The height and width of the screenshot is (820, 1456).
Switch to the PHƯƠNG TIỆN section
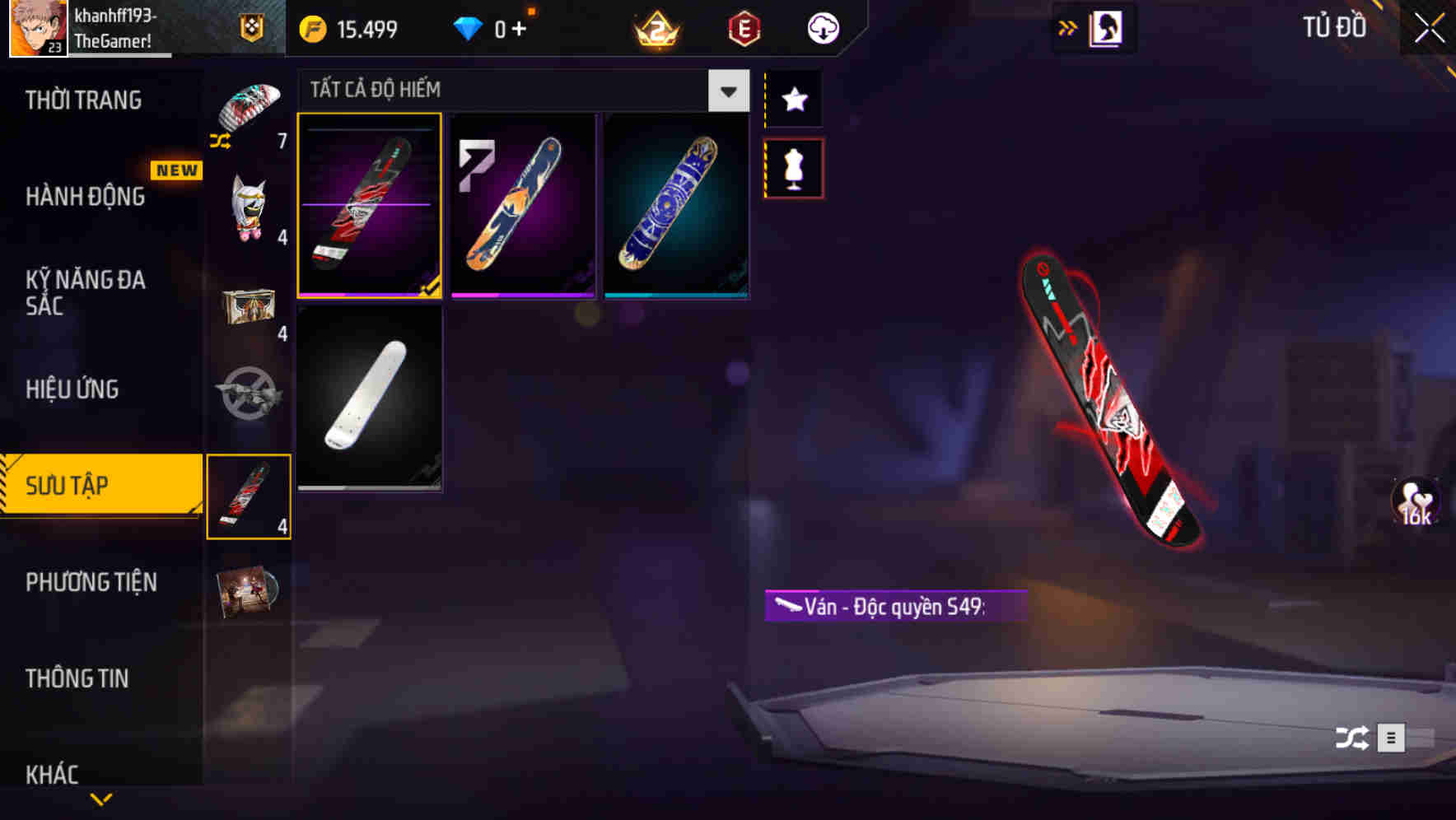91,582
